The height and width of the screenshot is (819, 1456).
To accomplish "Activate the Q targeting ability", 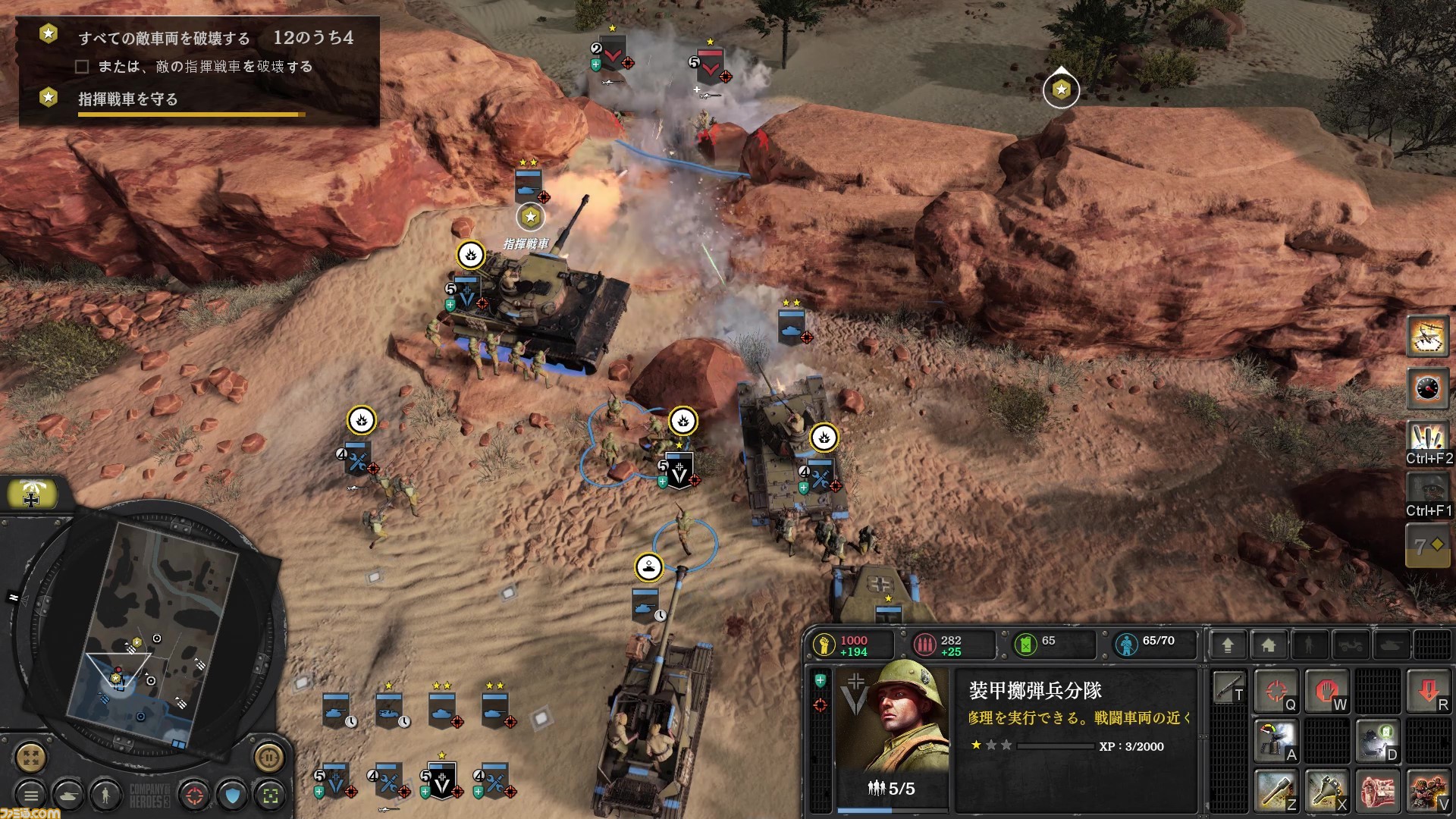I will (1277, 690).
